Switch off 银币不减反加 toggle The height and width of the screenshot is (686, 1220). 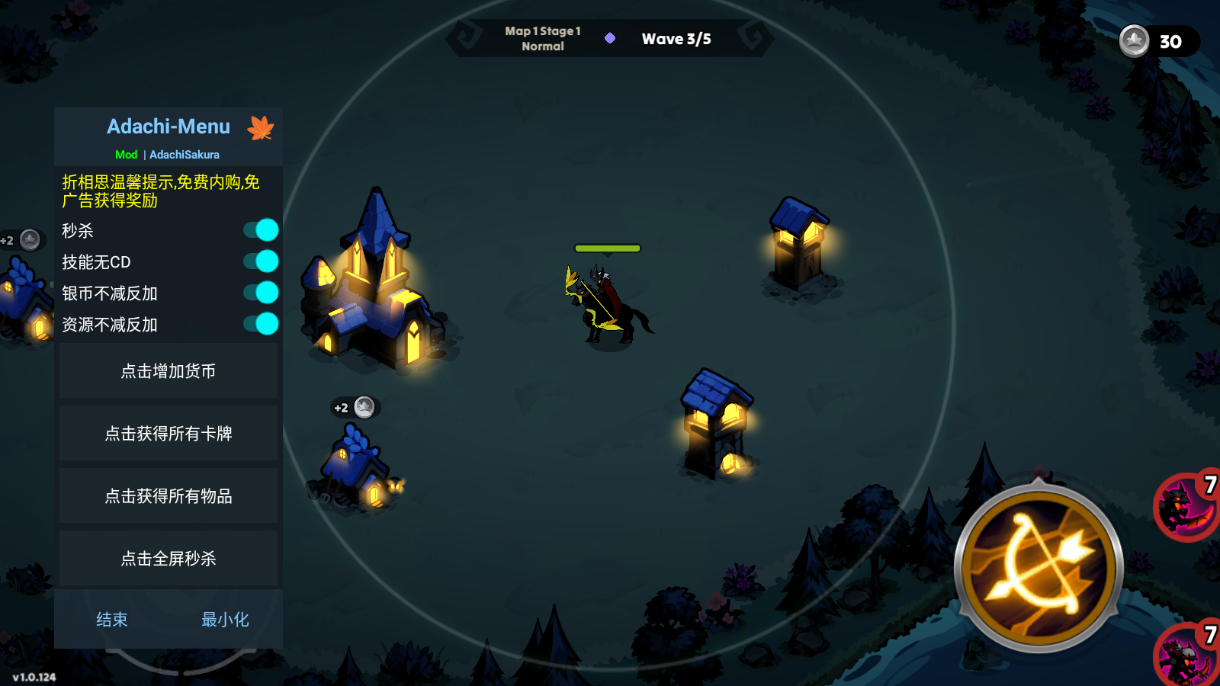point(261,293)
